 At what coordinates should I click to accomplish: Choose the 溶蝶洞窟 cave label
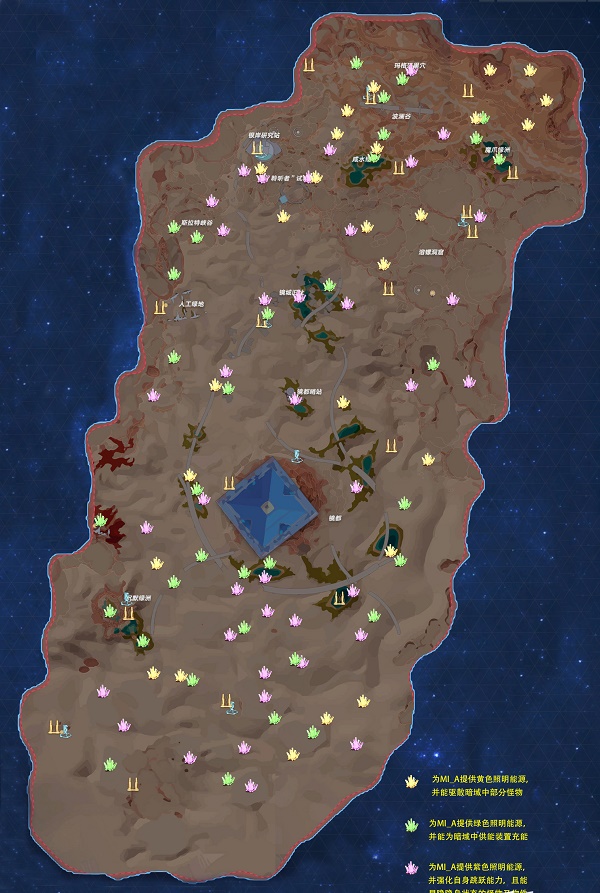pyautogui.click(x=437, y=253)
